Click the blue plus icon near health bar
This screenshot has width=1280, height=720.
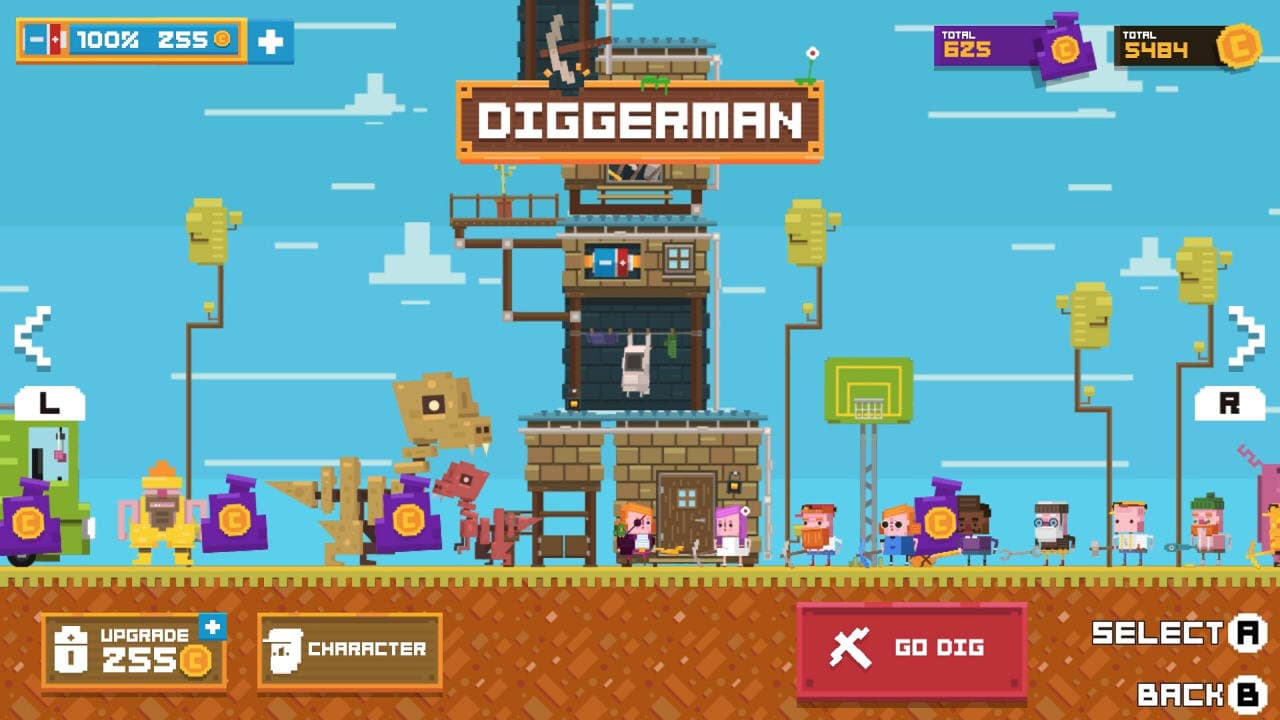tap(270, 42)
